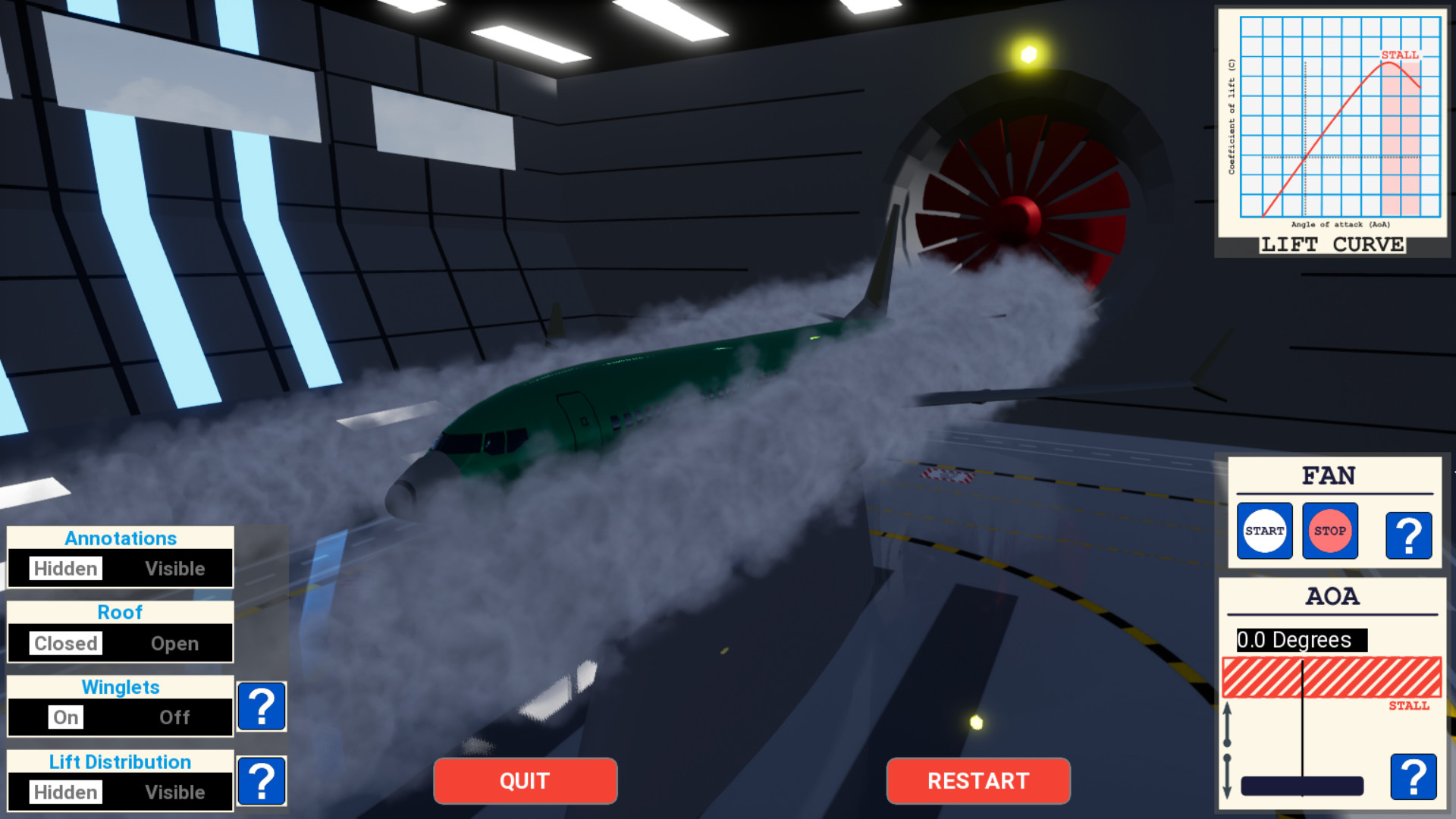The height and width of the screenshot is (819, 1456).
Task: Set Annotations to Visible
Action: coord(175,569)
